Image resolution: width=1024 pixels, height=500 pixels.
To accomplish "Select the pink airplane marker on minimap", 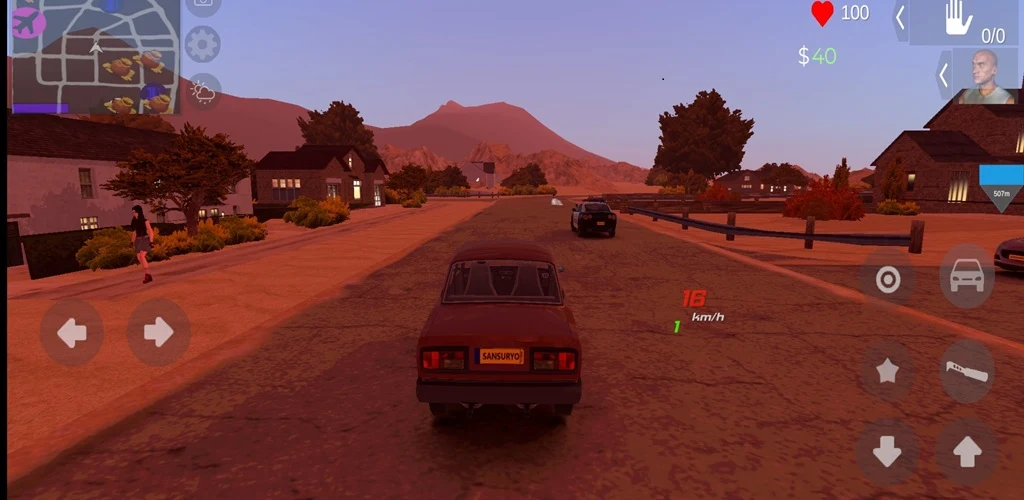I will (x=27, y=20).
